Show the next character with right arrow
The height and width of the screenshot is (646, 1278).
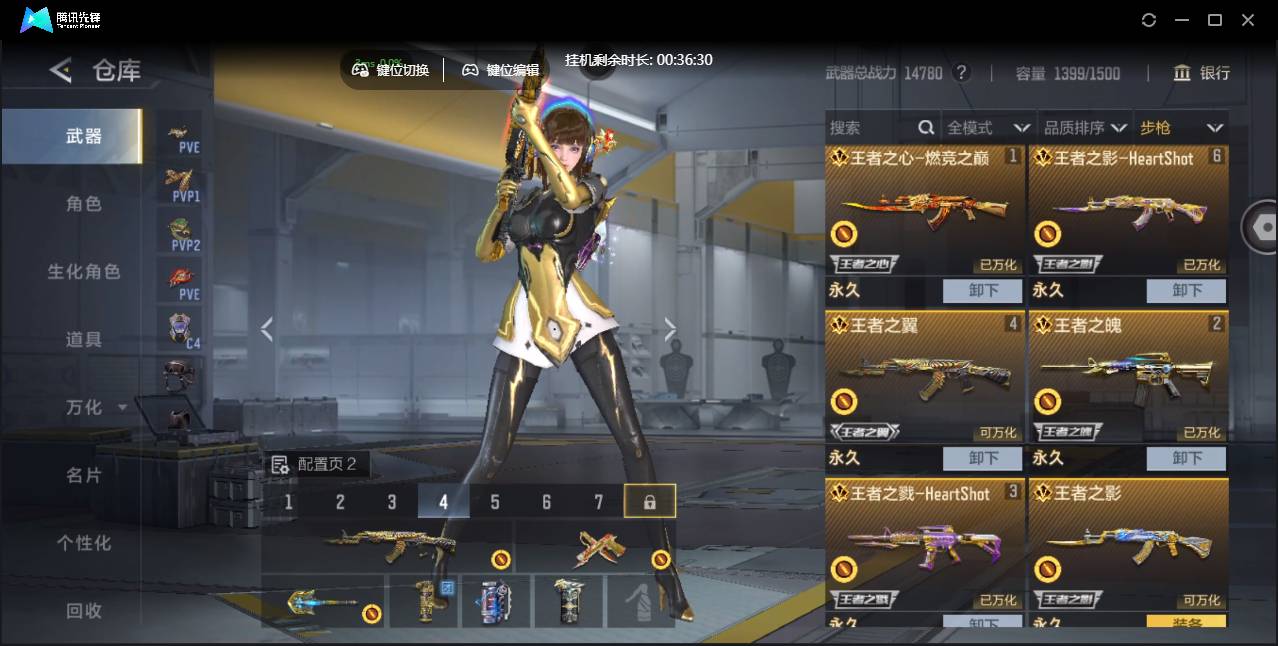pos(670,329)
